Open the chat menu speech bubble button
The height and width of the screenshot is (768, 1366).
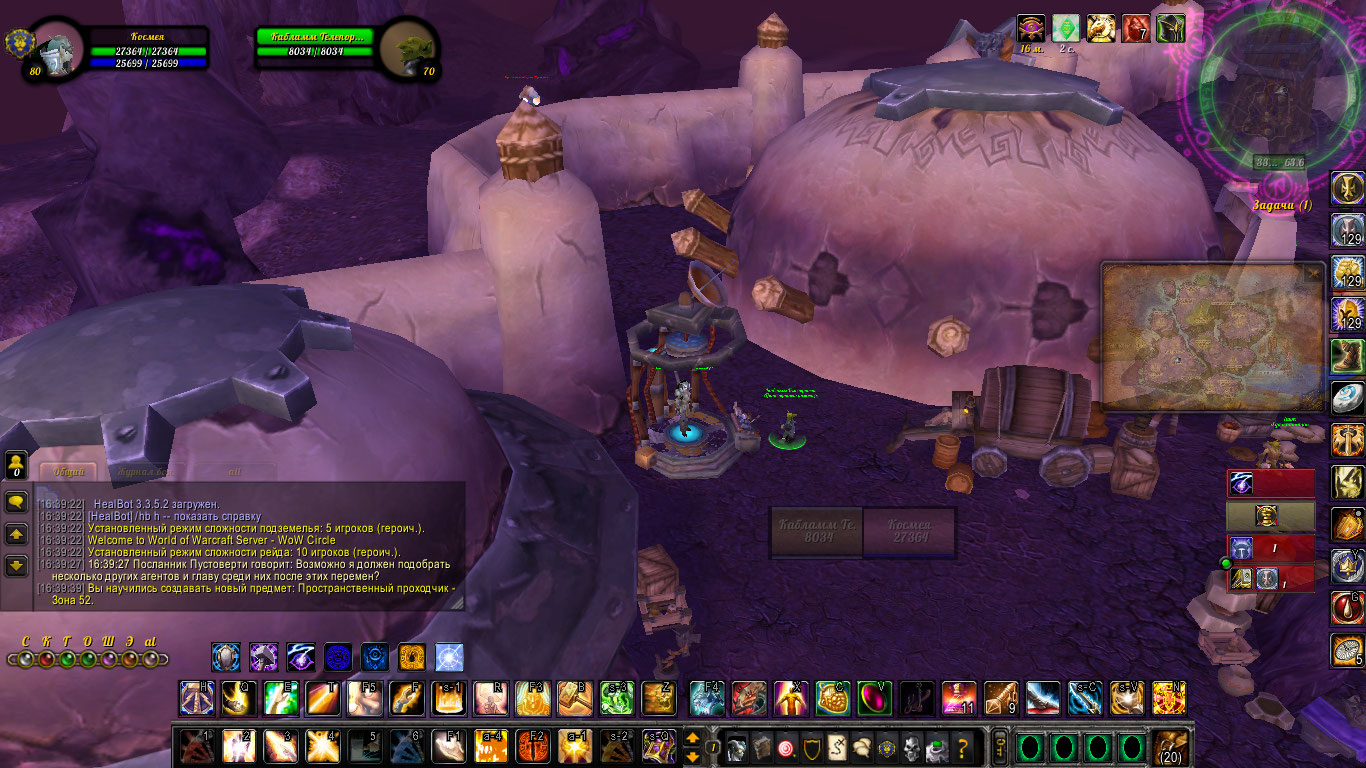[x=16, y=502]
